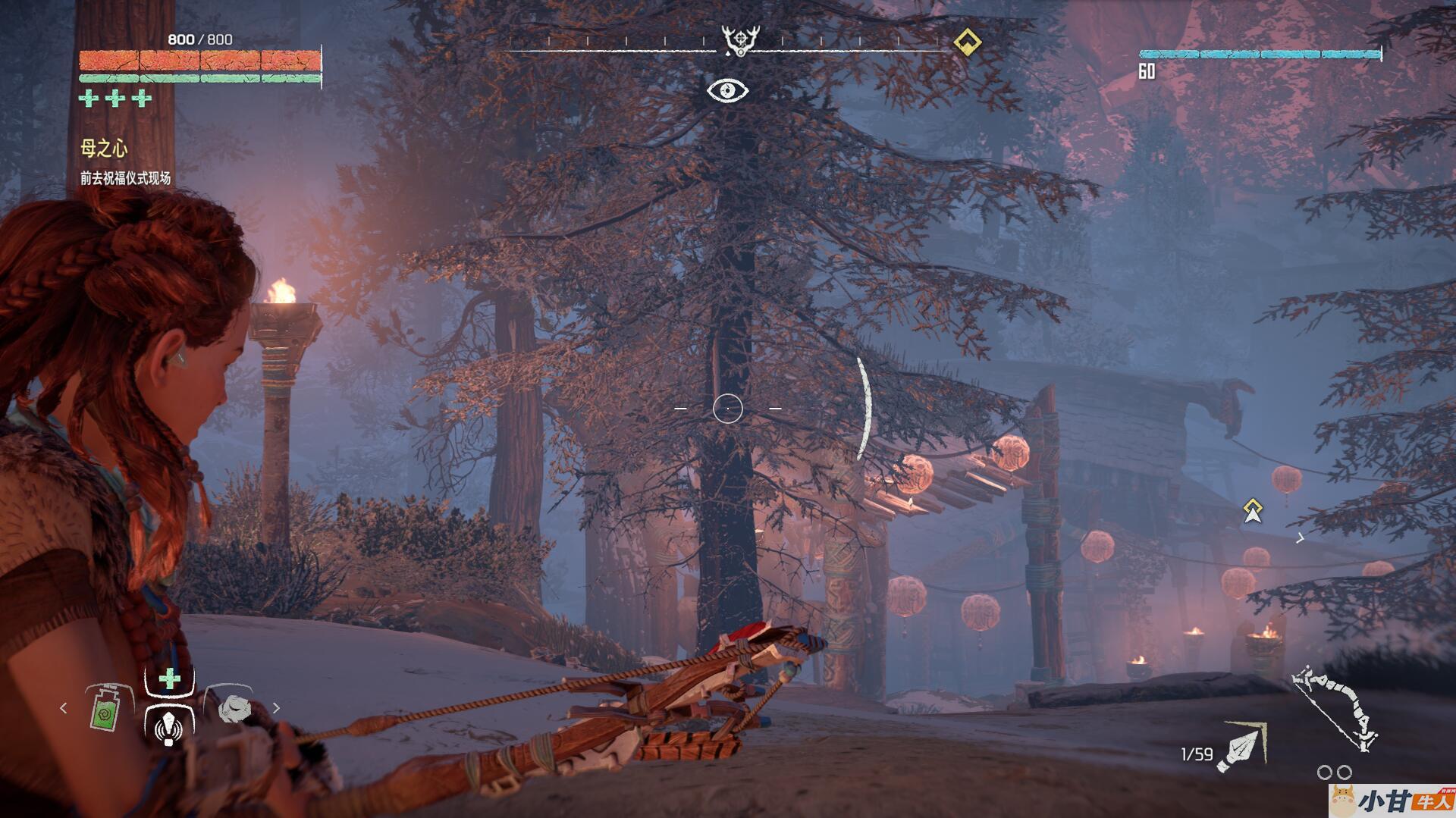The image size is (1456, 818).
Task: Click the arrow ammo type icon
Action: point(1240,747)
